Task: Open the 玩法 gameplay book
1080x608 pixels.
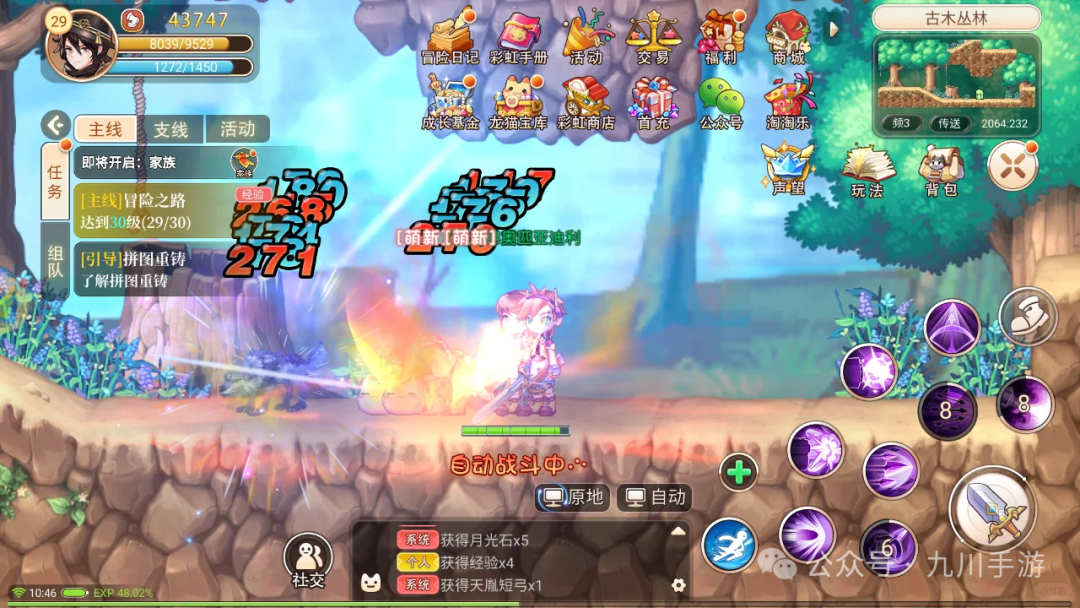Action: click(x=867, y=170)
